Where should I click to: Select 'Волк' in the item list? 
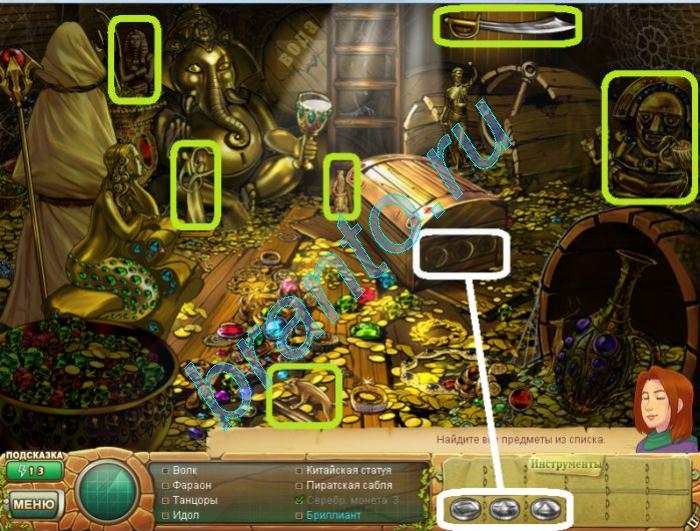185,470
